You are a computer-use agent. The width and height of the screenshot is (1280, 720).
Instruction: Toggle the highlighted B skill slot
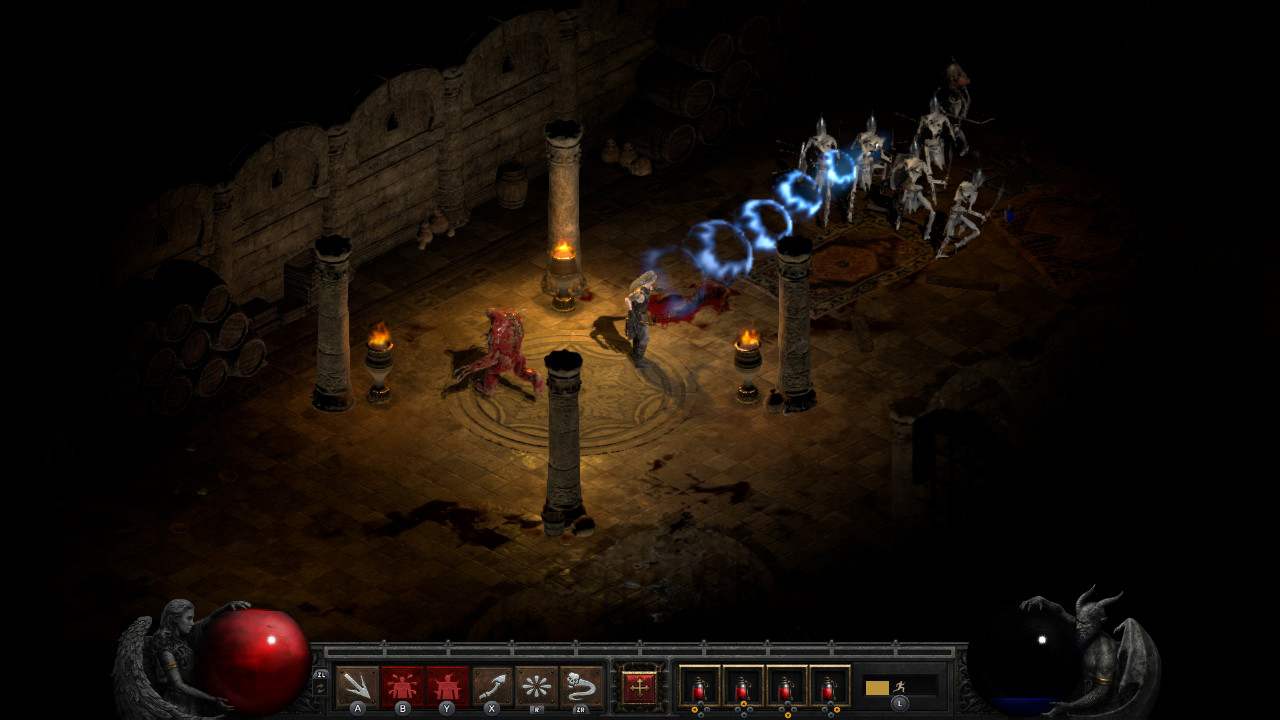point(400,683)
